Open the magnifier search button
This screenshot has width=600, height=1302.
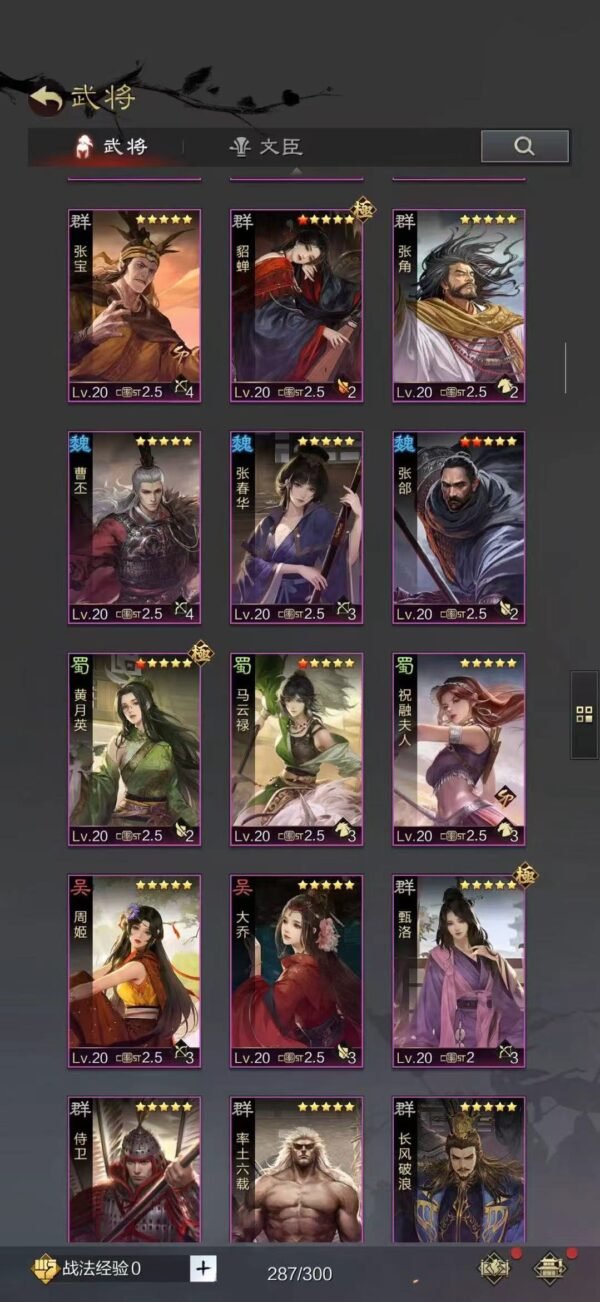pyautogui.click(x=524, y=146)
